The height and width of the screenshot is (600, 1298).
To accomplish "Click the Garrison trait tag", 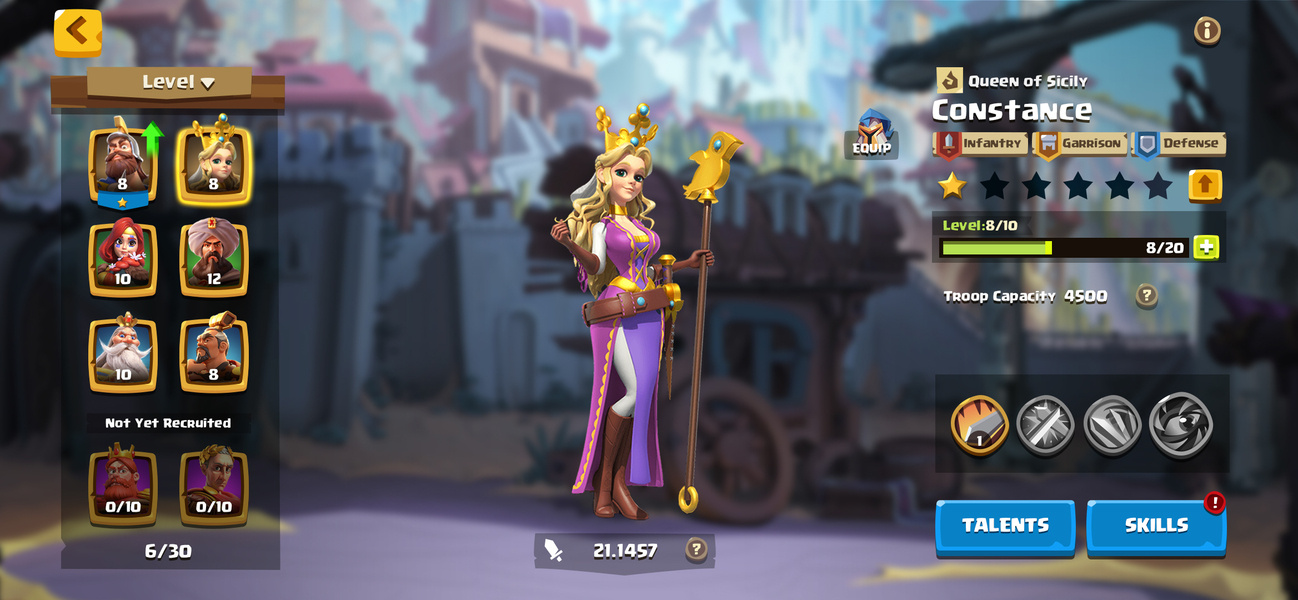I will [x=1080, y=144].
